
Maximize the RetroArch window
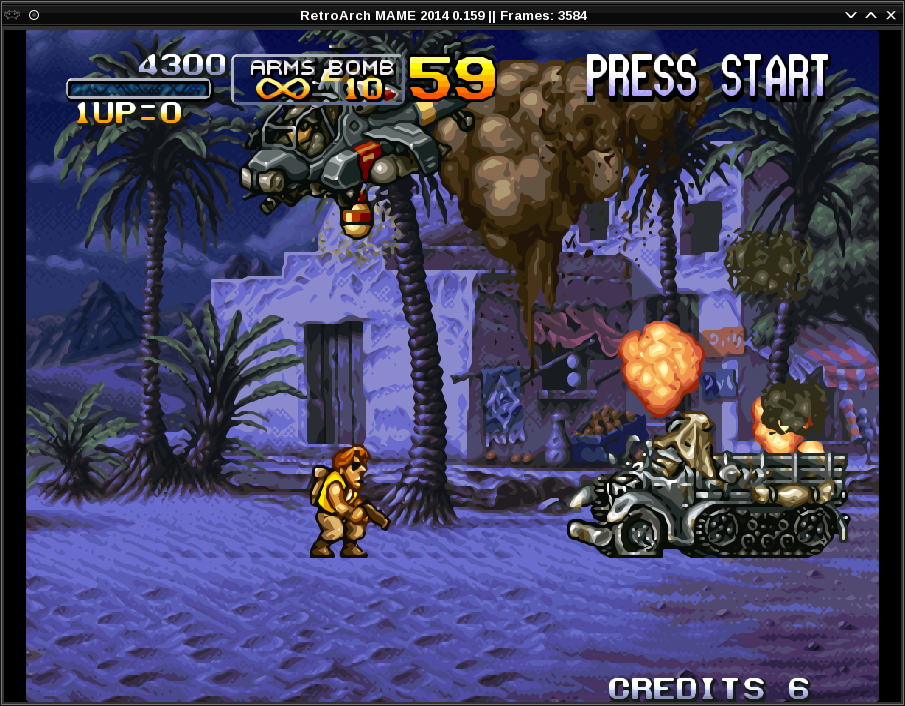tap(871, 15)
